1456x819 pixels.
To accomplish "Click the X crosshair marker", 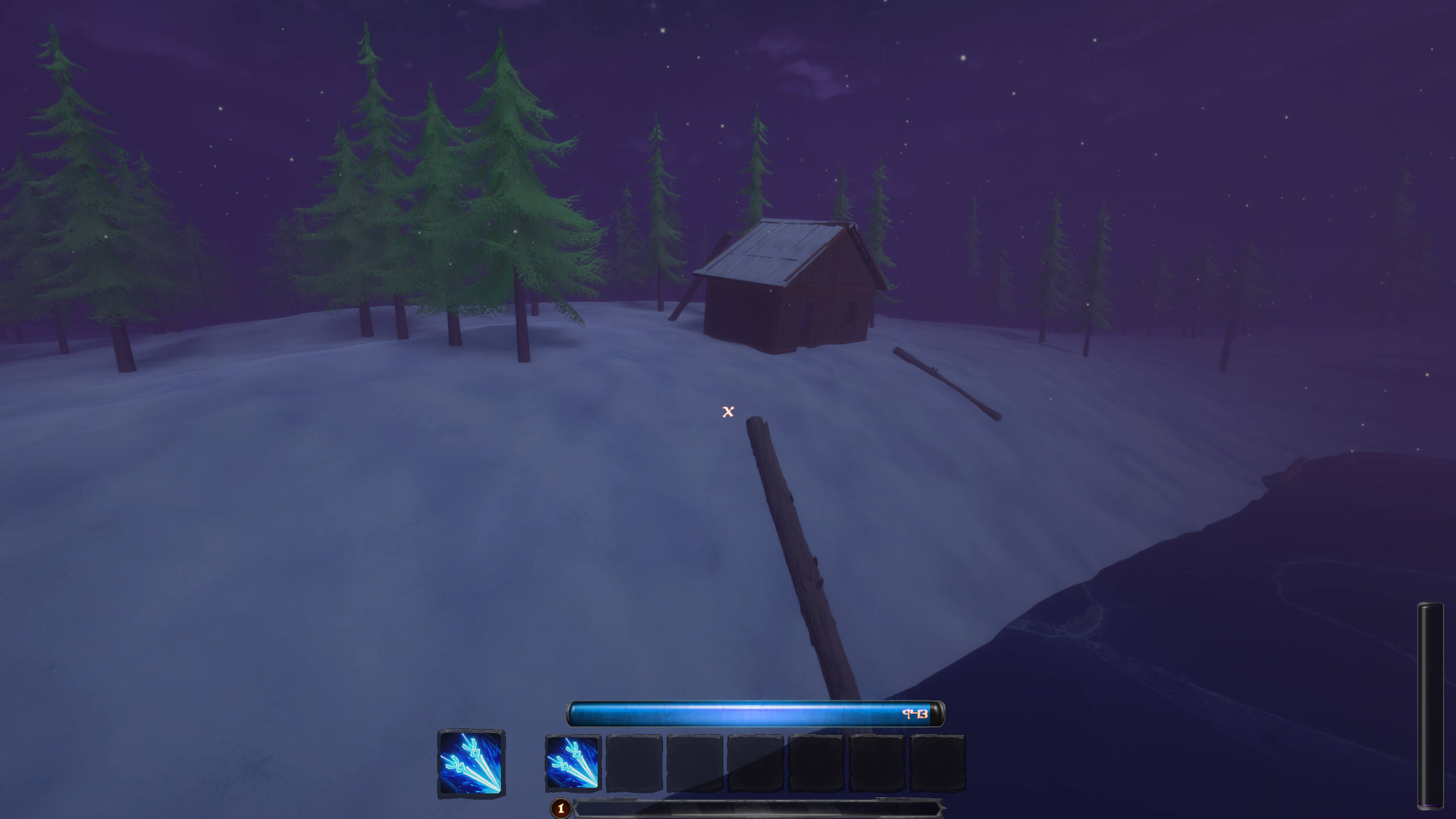I will pos(727,412).
